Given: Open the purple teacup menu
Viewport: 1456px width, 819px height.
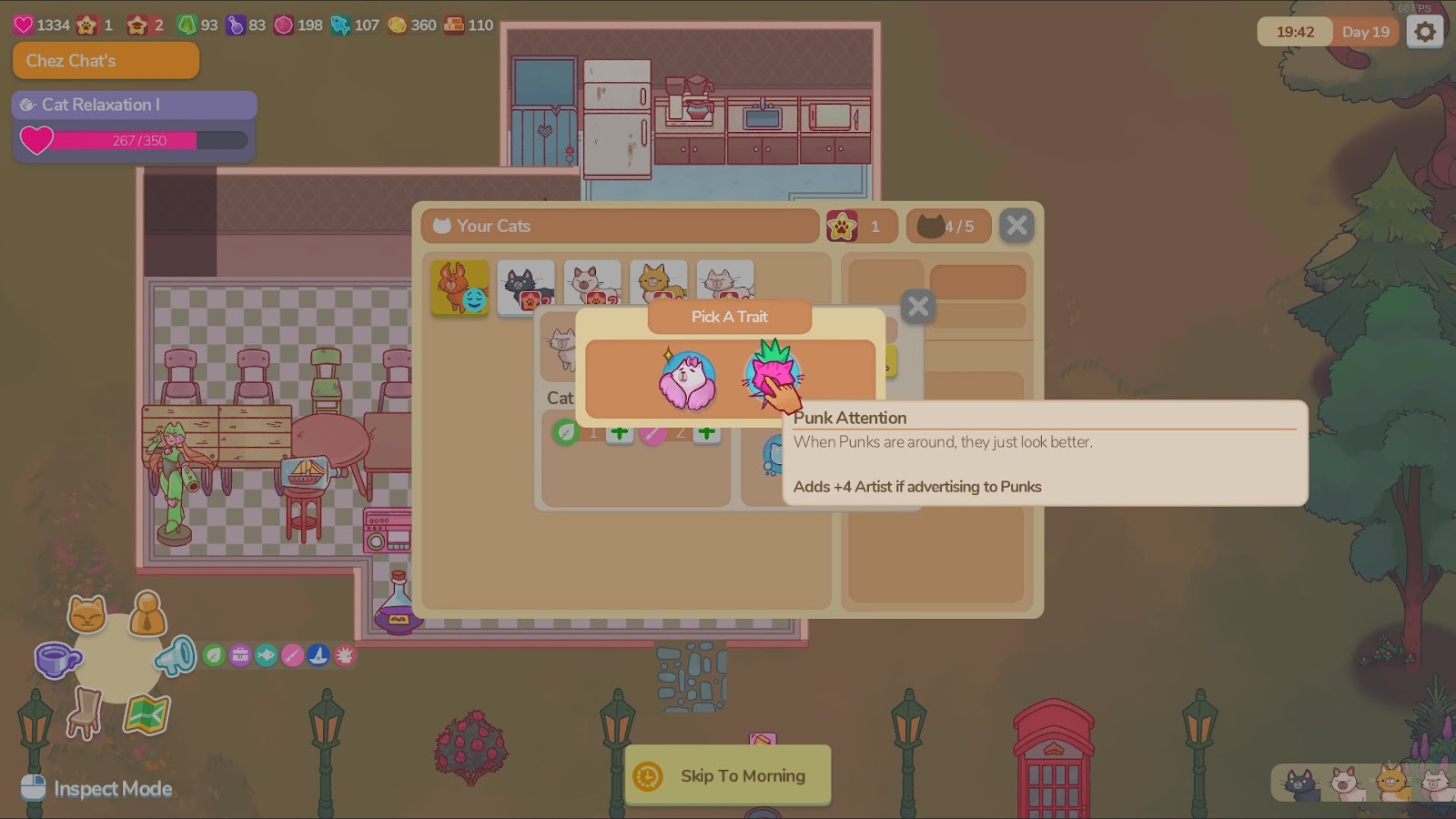Looking at the screenshot, I should [x=56, y=659].
